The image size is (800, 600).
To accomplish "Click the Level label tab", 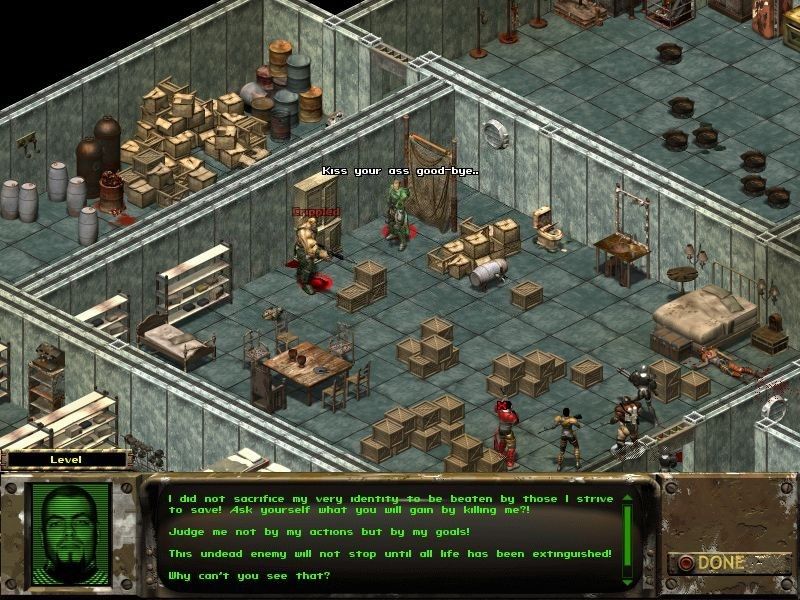I will [x=66, y=460].
